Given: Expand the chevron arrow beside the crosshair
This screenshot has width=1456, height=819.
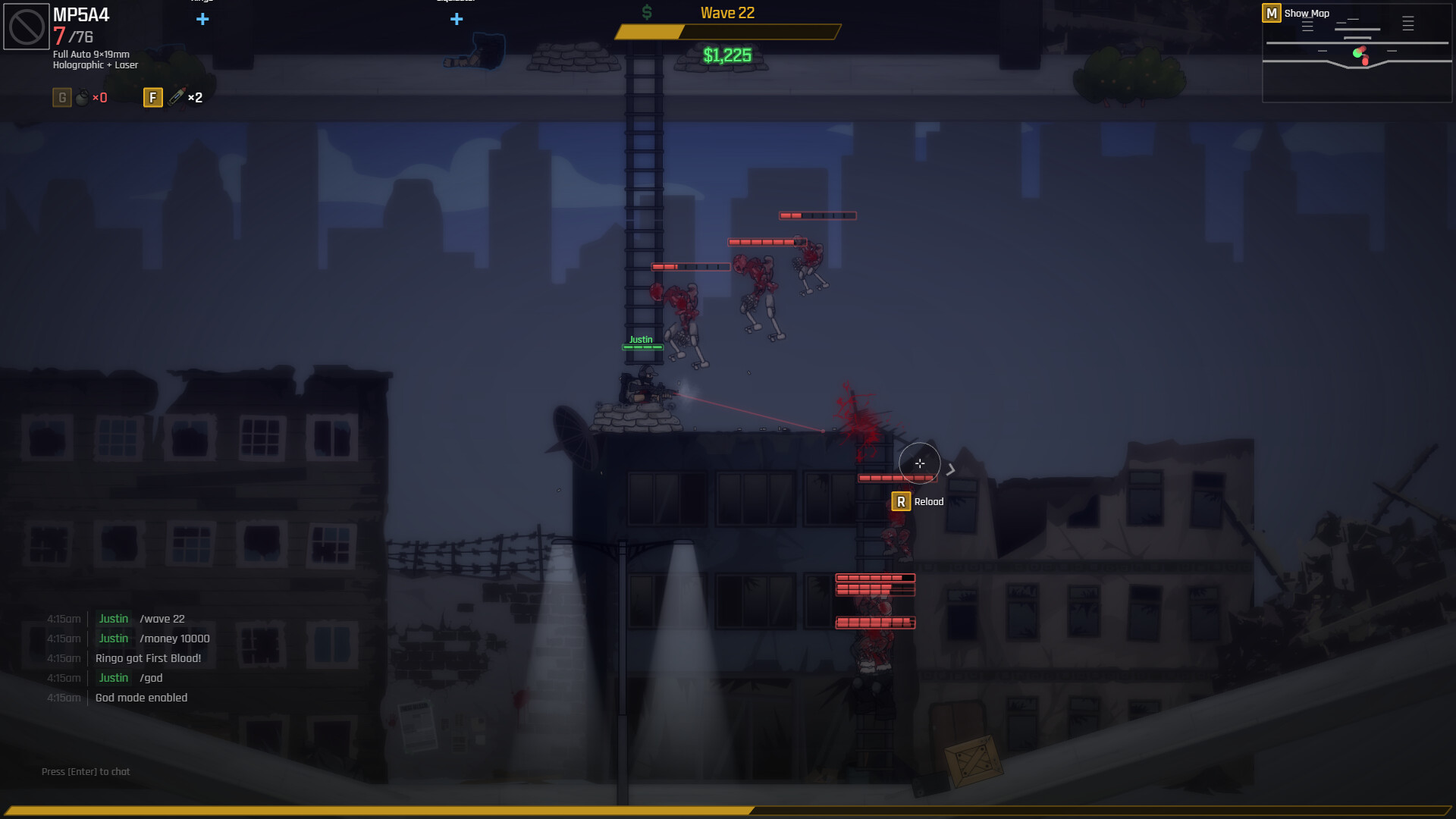Looking at the screenshot, I should (x=952, y=469).
